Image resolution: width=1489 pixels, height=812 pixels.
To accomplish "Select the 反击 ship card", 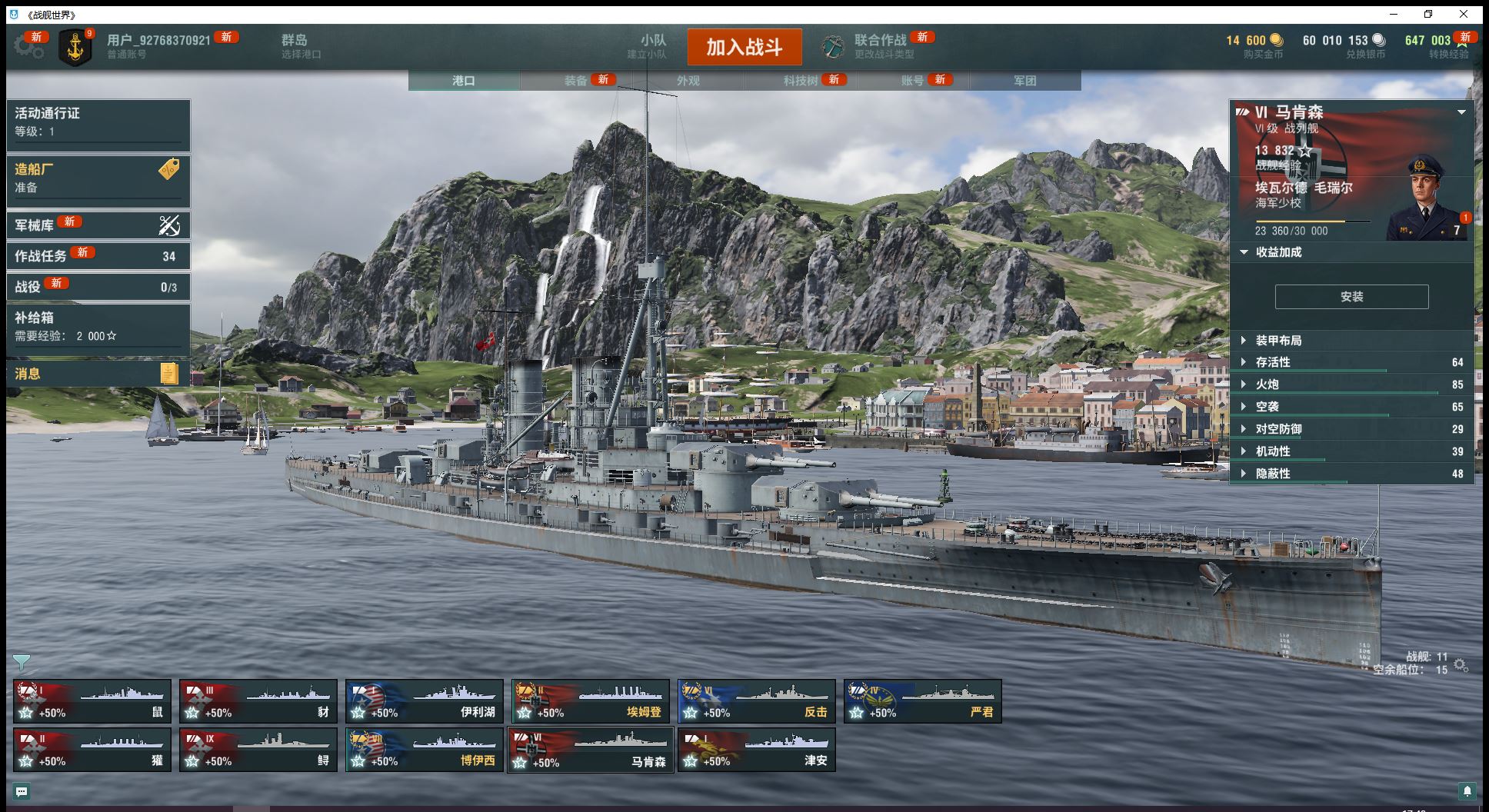I will [x=757, y=701].
